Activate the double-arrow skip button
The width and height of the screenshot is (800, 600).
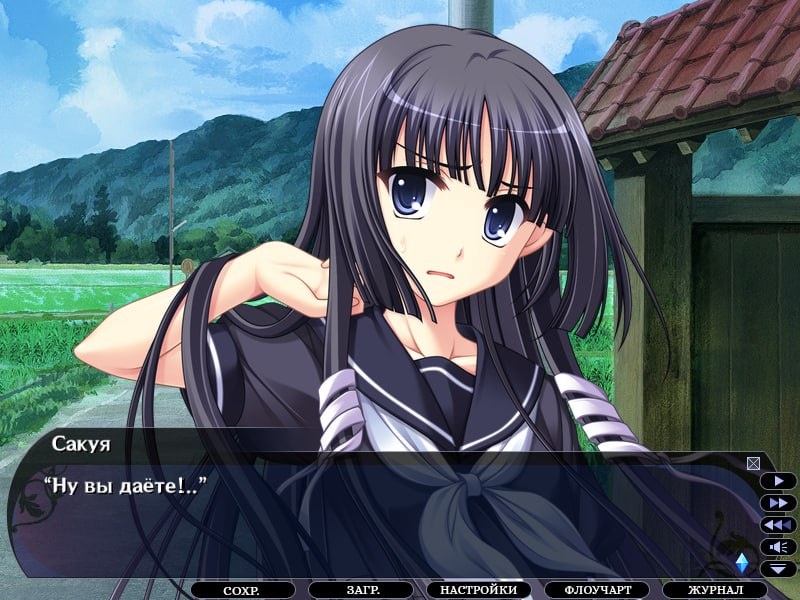[778, 502]
